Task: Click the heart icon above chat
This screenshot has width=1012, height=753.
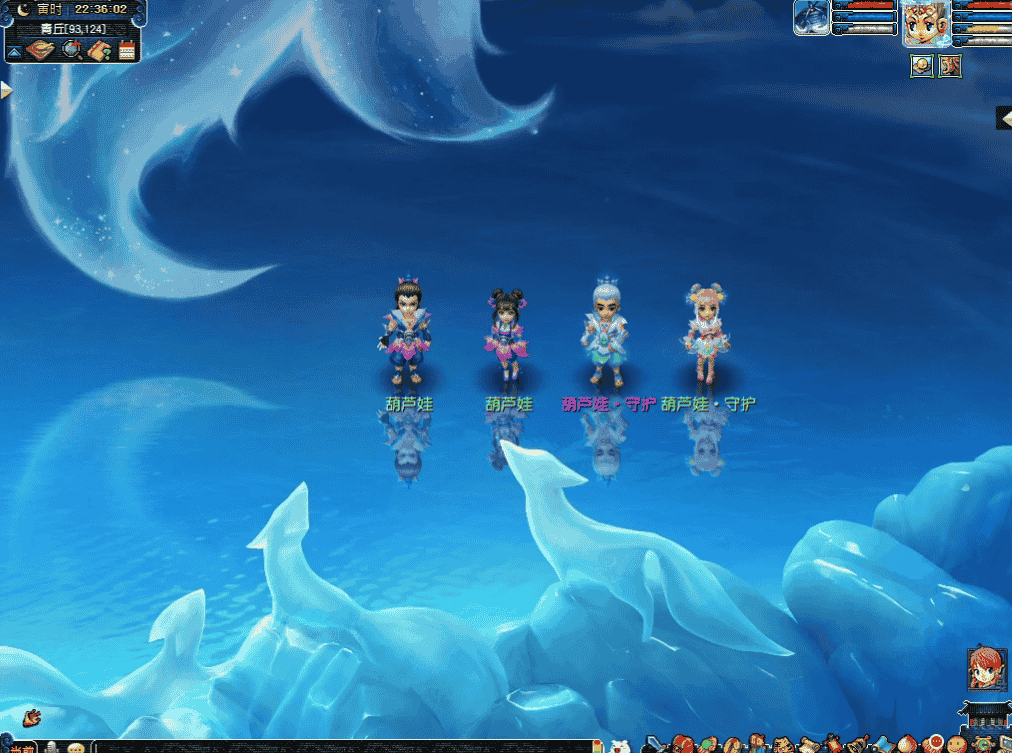Action: tap(31, 716)
